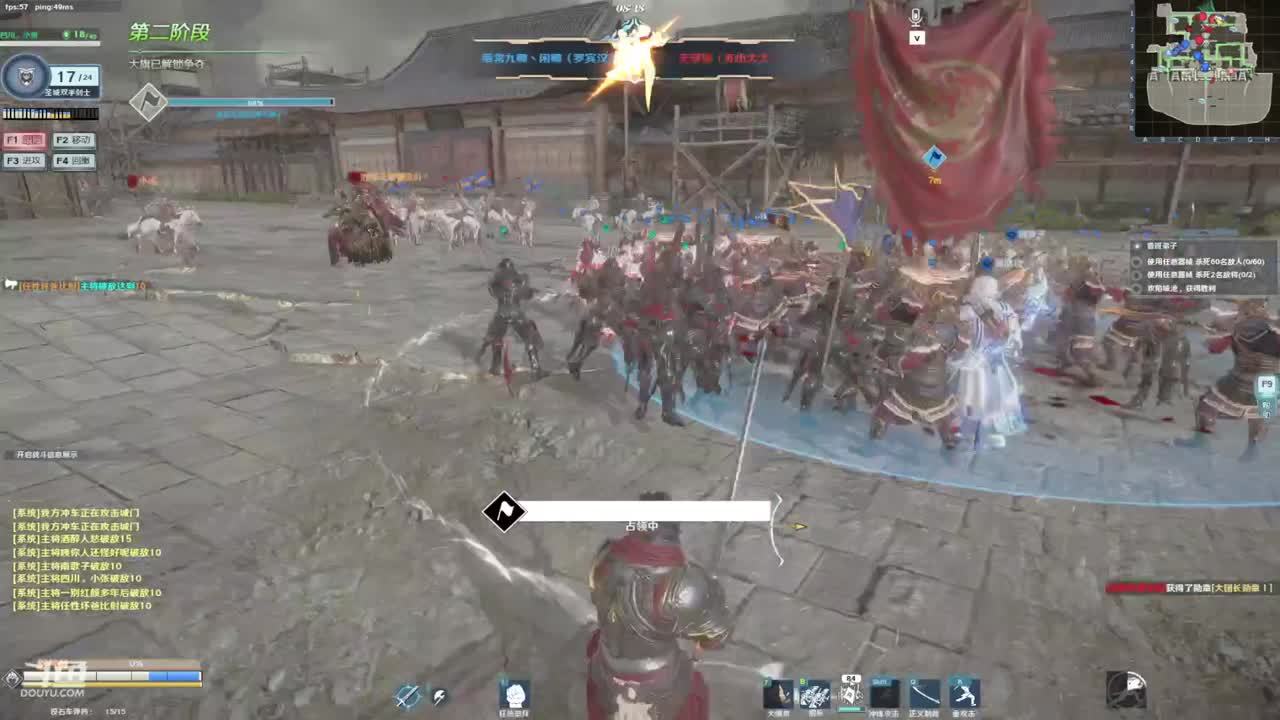Image resolution: width=1280 pixels, height=720 pixels.
Task: Select the F1 follow troop command
Action: 24,141
